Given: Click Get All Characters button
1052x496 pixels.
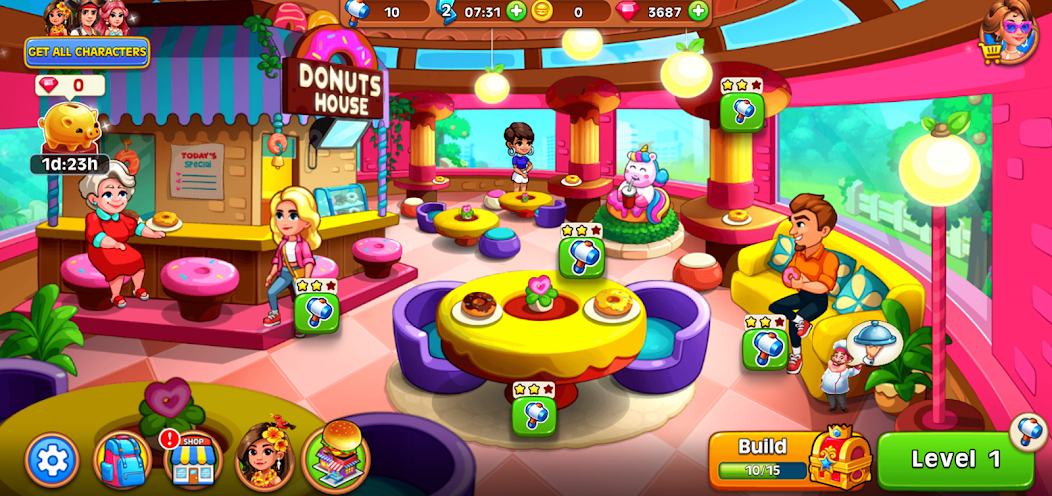Looking at the screenshot, I should (x=87, y=52).
